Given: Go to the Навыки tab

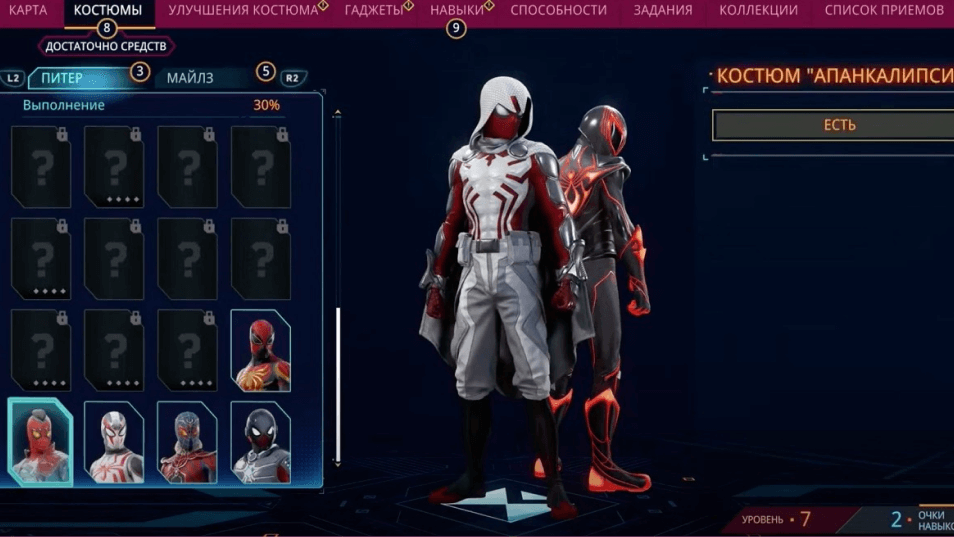Looking at the screenshot, I should (456, 10).
